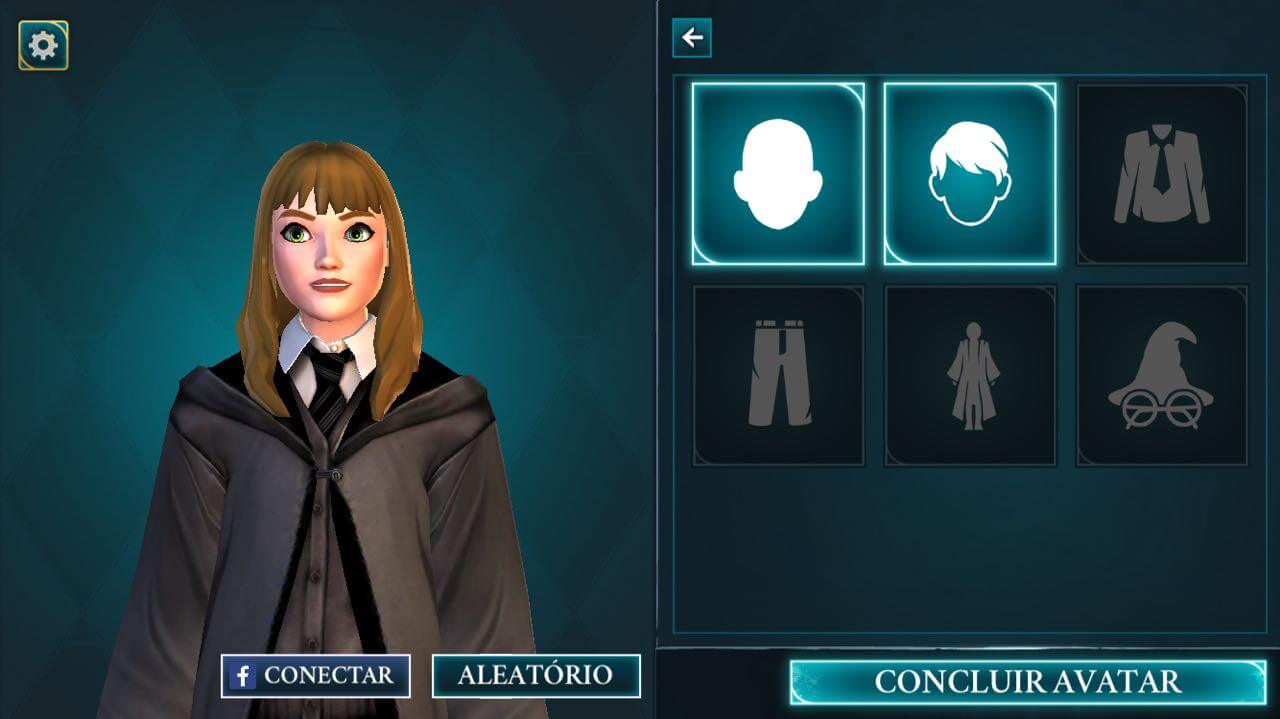Select the trousers clothing category
Image resolution: width=1280 pixels, height=719 pixels.
coord(778,375)
